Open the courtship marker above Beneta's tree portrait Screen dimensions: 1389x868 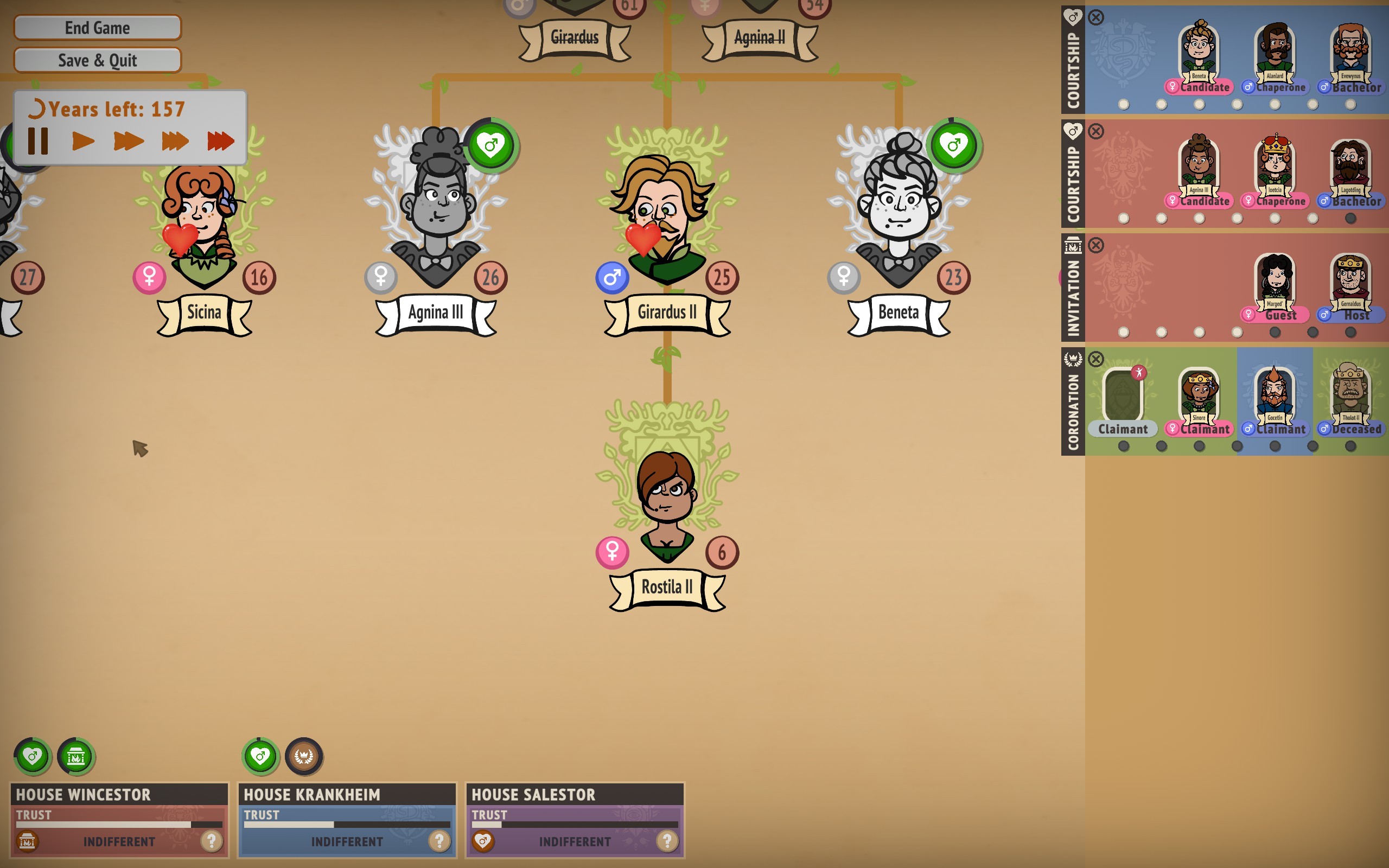point(953,145)
